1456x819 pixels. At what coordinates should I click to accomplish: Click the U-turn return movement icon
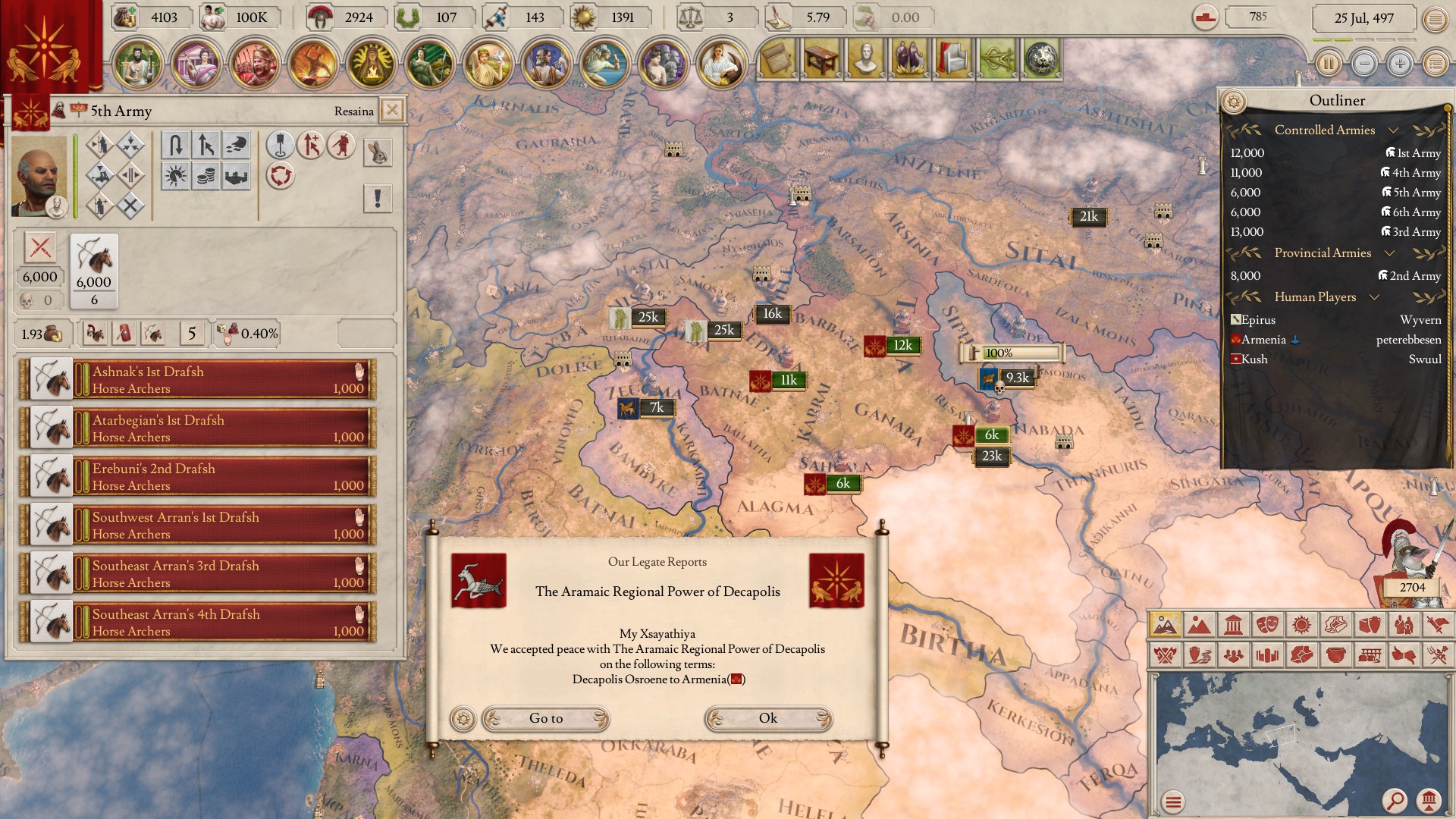176,146
